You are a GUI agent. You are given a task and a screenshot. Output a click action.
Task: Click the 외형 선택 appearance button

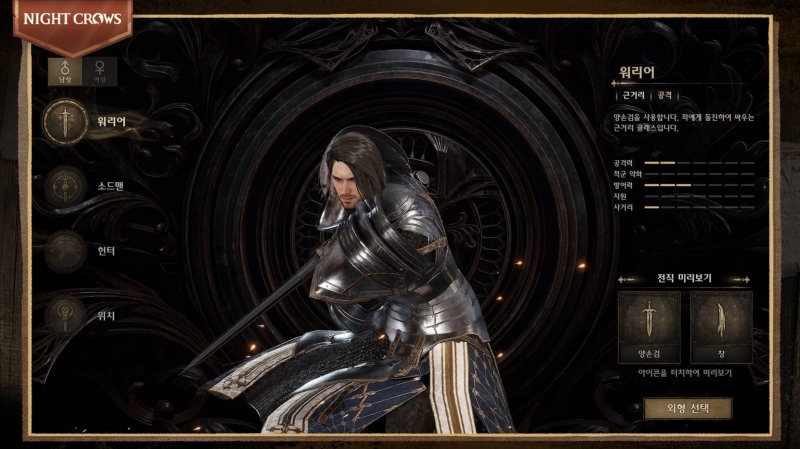[x=687, y=408]
